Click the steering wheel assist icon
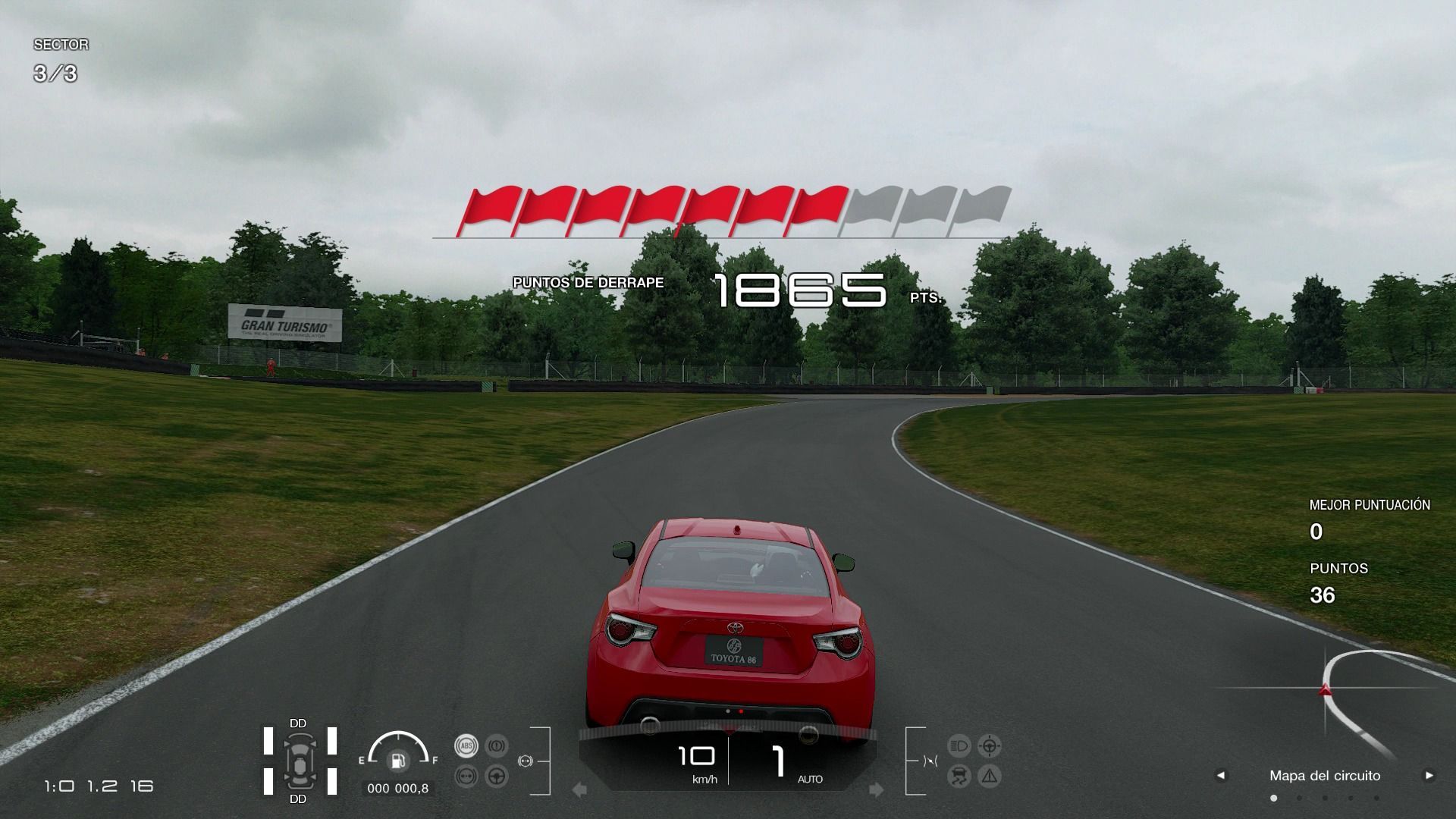The width and height of the screenshot is (1456, 819). 496,776
